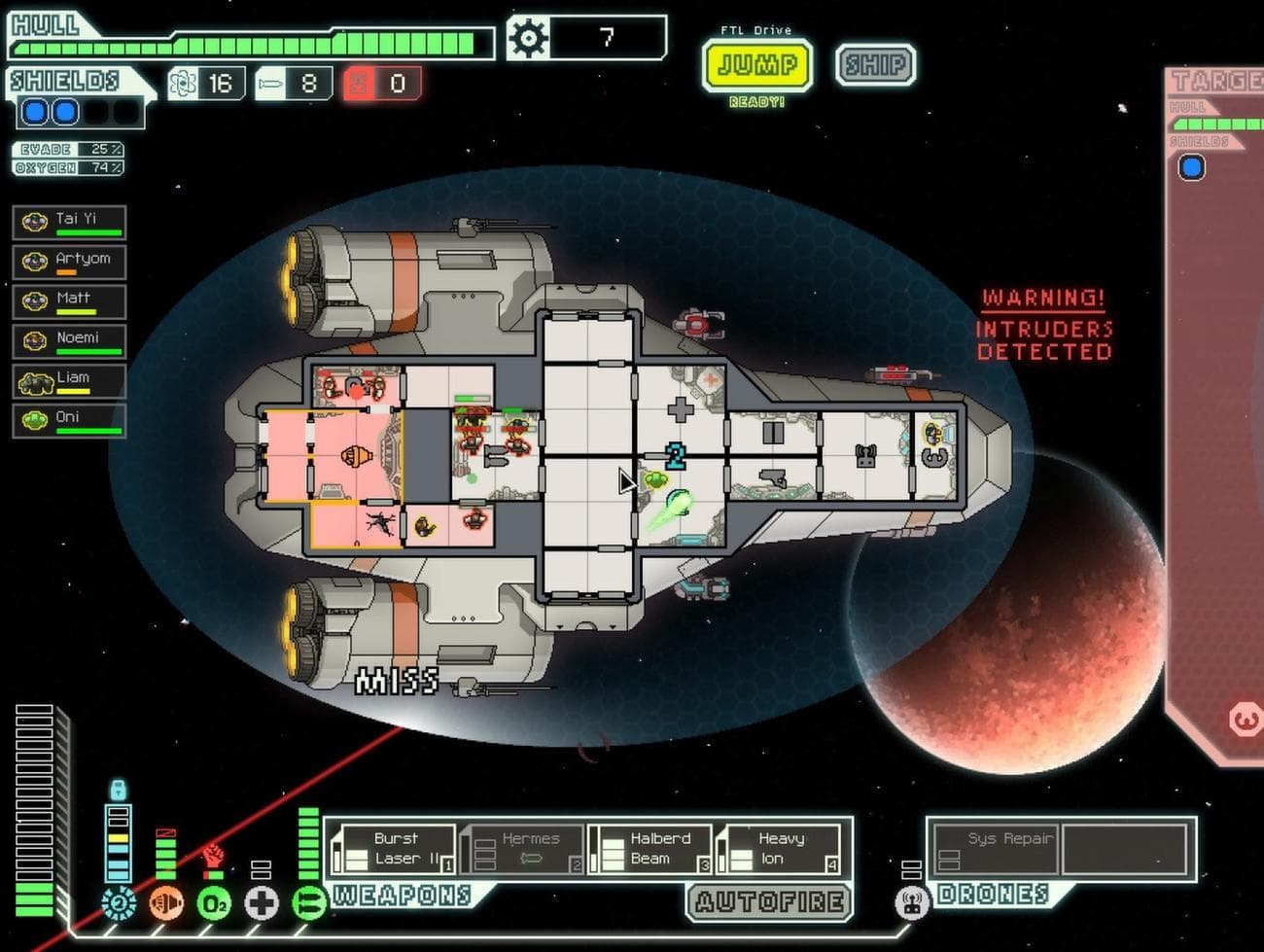The height and width of the screenshot is (952, 1264).
Task: Select crew member Tai Yi
Action: (x=68, y=221)
